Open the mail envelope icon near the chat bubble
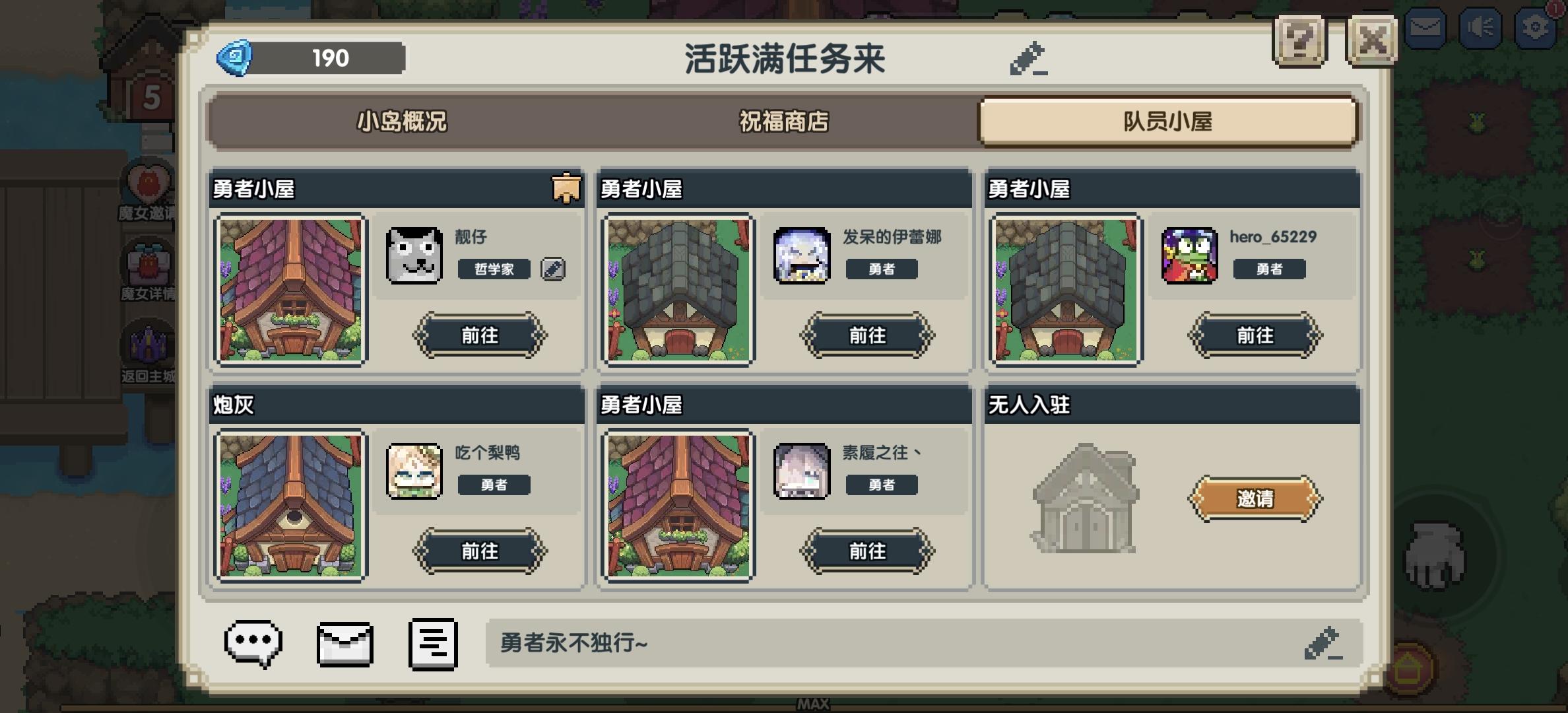The width and height of the screenshot is (1568, 713). [343, 644]
